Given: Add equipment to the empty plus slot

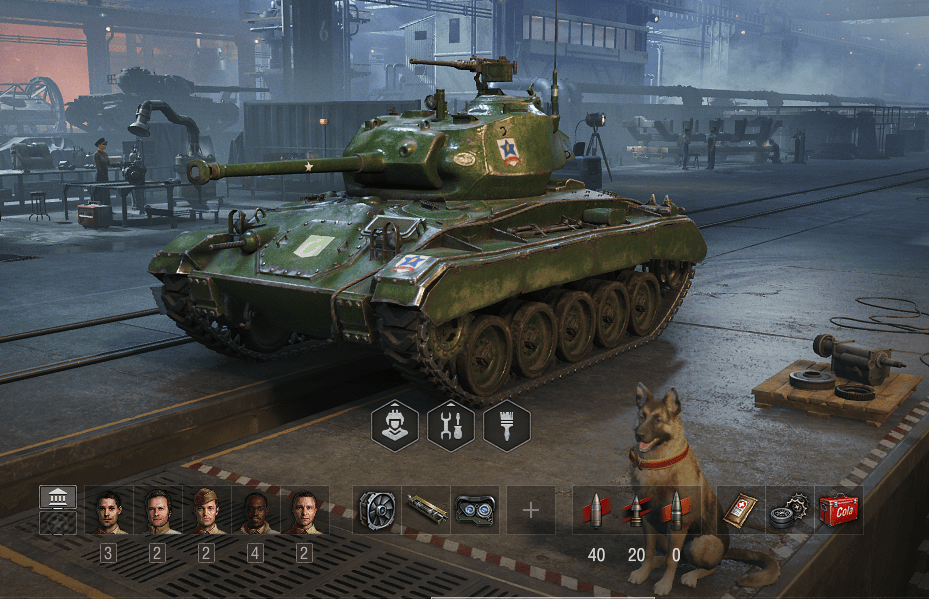Looking at the screenshot, I should (530, 510).
